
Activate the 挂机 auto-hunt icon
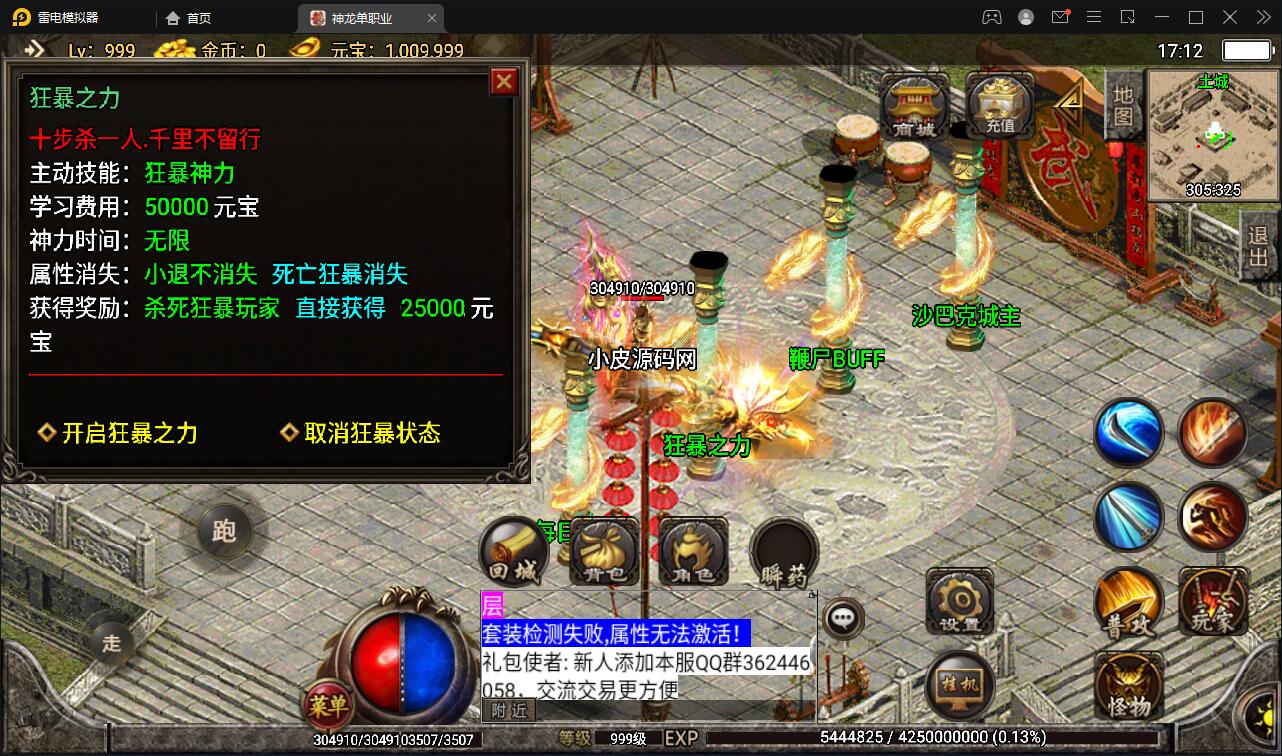(959, 684)
